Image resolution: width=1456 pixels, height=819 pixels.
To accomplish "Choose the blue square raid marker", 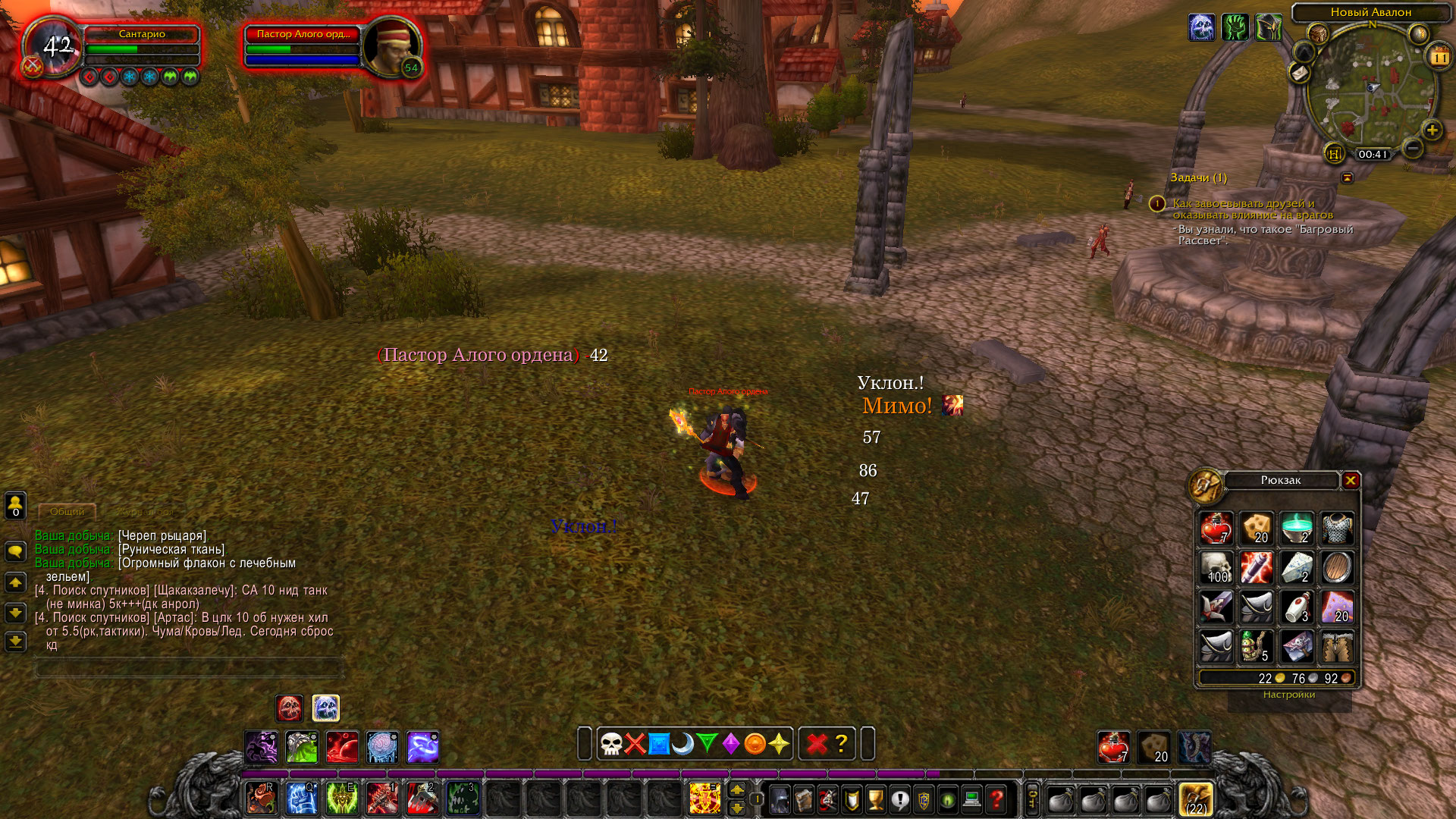I will tap(659, 744).
